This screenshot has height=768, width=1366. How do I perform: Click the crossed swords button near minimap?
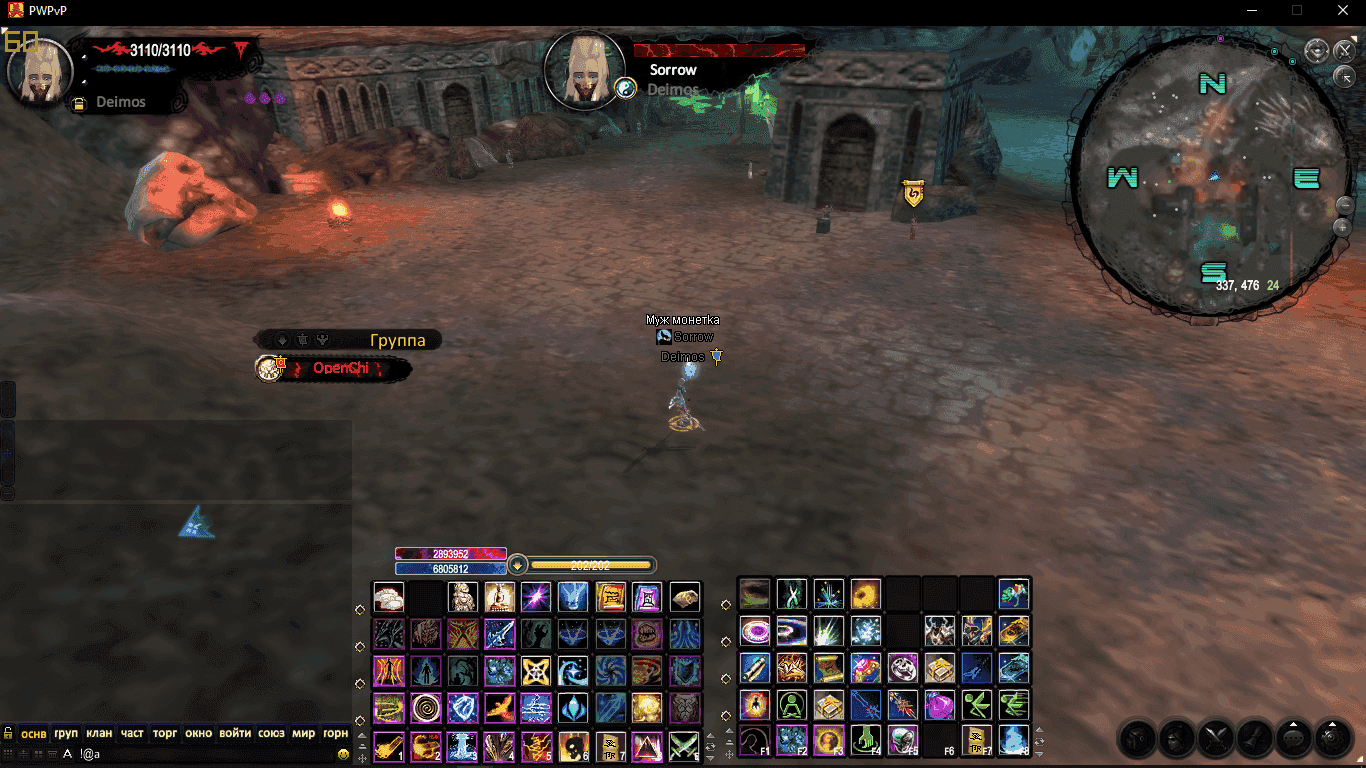[1343, 49]
